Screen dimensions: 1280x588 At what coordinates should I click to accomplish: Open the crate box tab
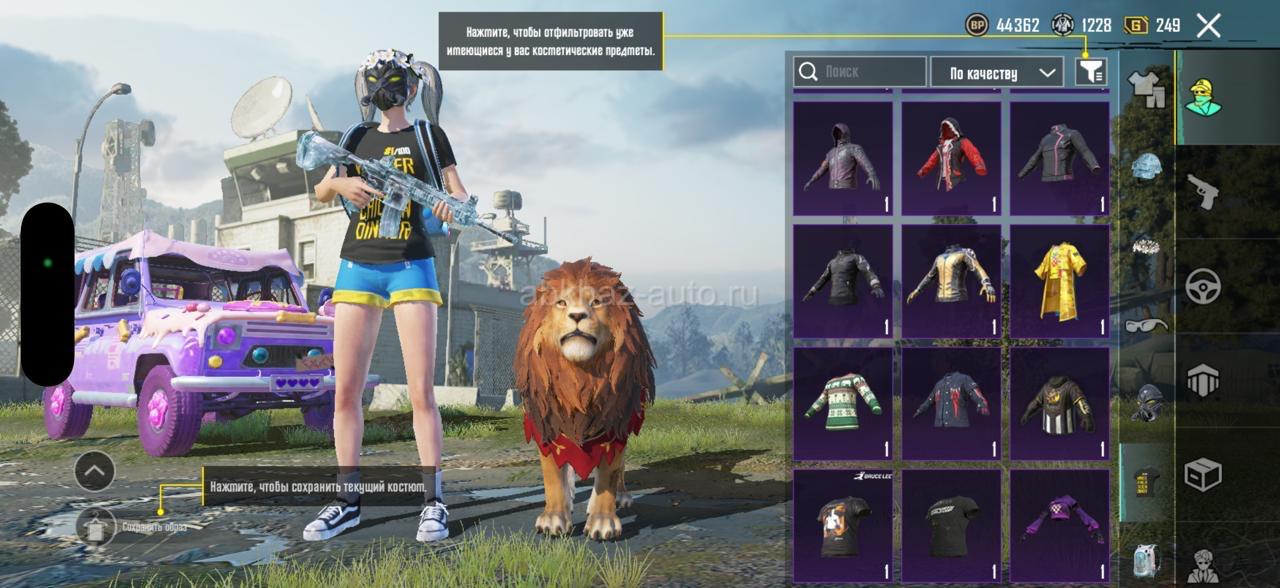coord(1203,474)
